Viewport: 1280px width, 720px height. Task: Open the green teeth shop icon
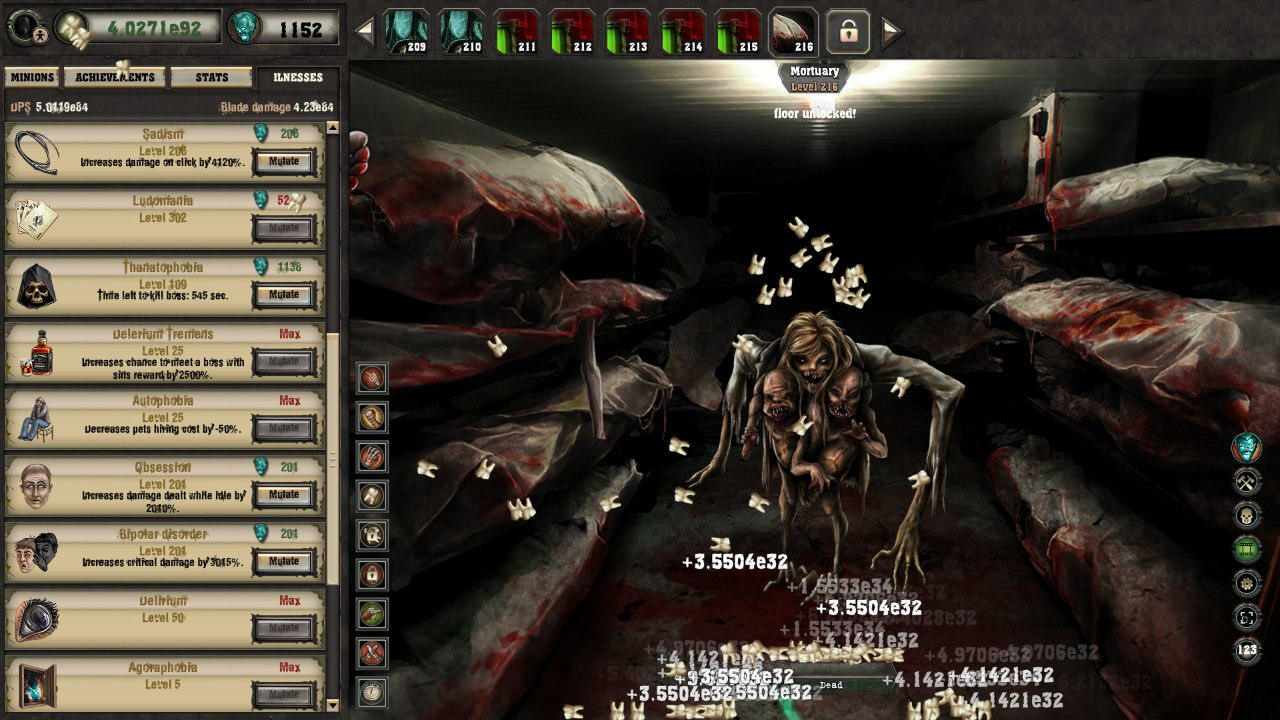pos(1246,547)
